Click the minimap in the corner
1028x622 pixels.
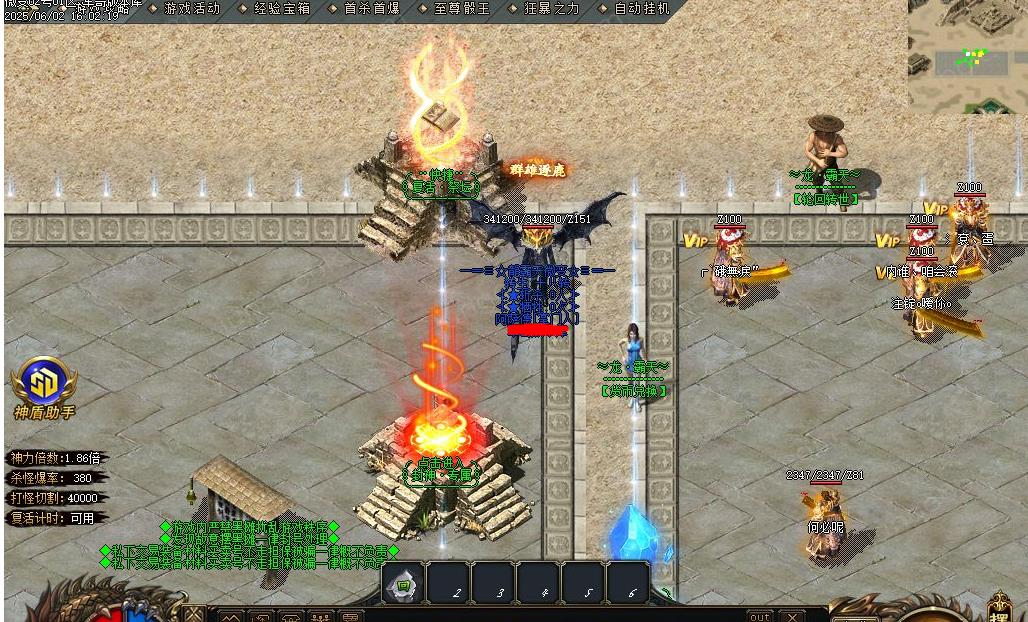(966, 55)
